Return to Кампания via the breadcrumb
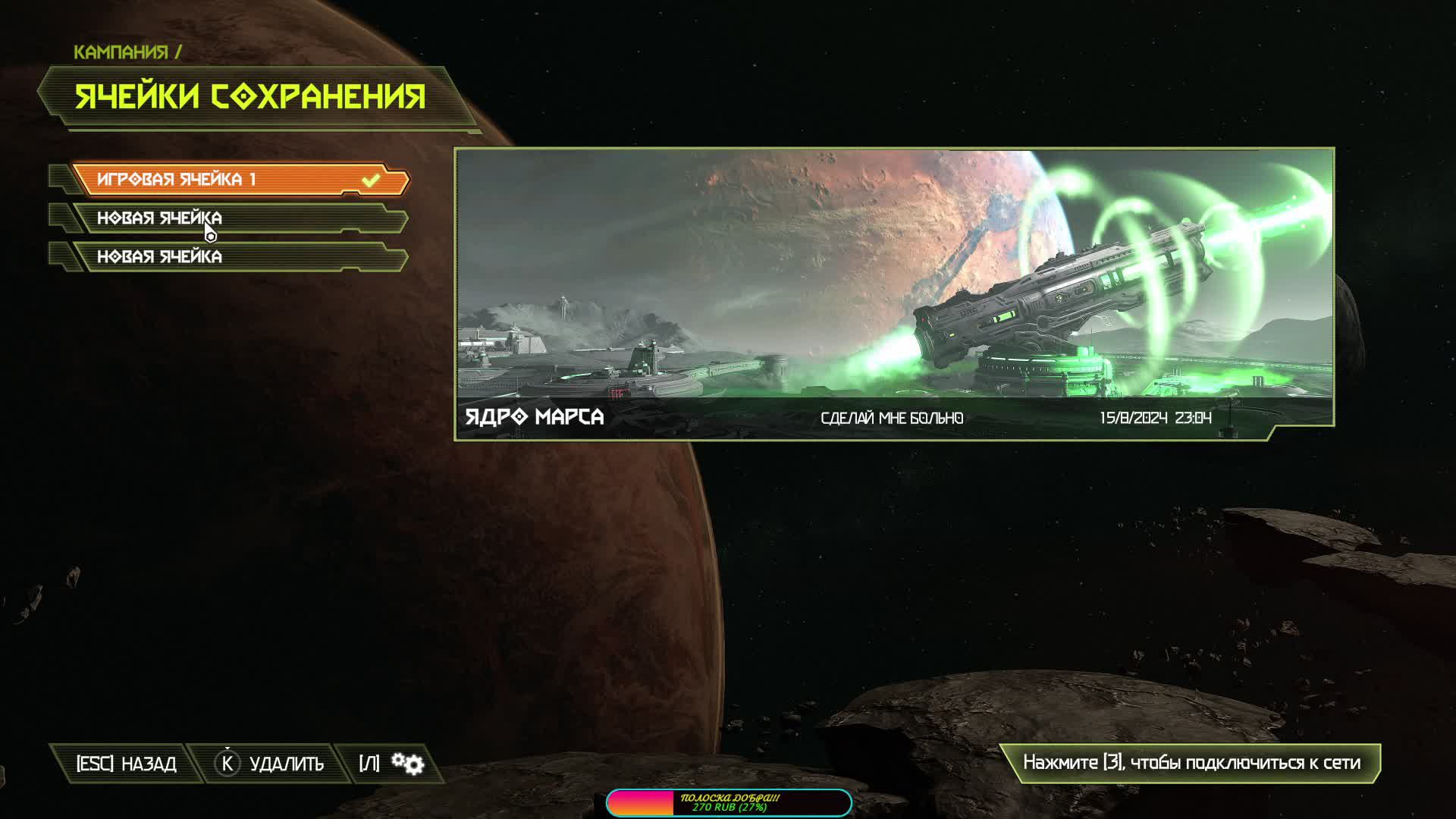This screenshot has width=1456, height=819. (121, 52)
